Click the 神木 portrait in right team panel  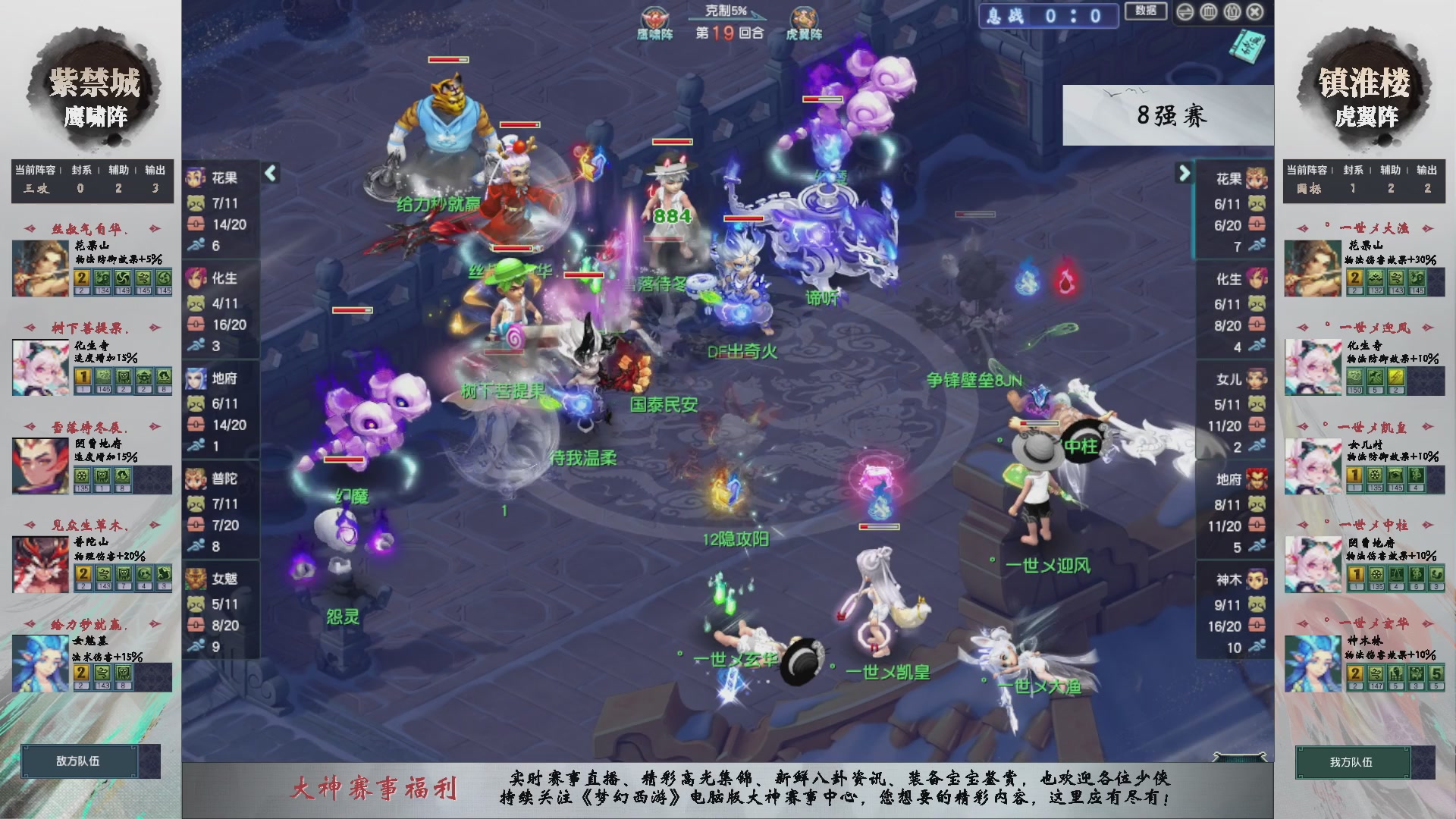pos(1257,579)
